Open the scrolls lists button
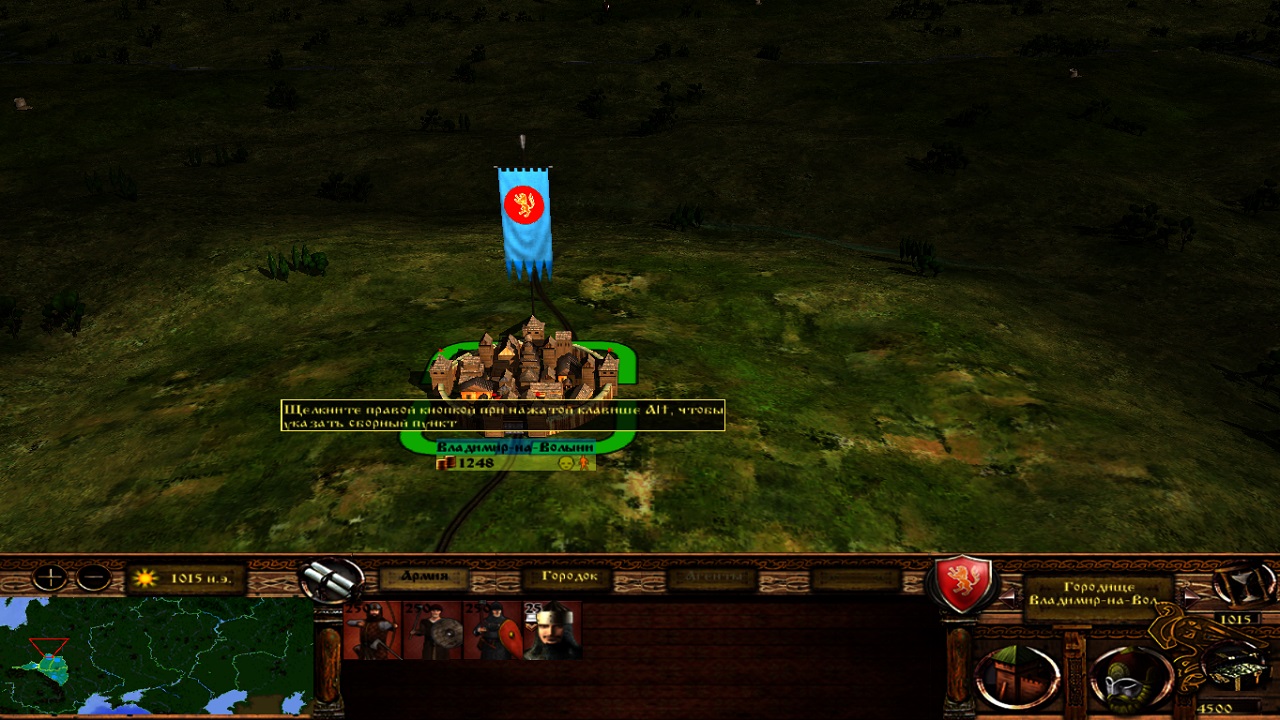This screenshot has height=720, width=1280. [330, 578]
